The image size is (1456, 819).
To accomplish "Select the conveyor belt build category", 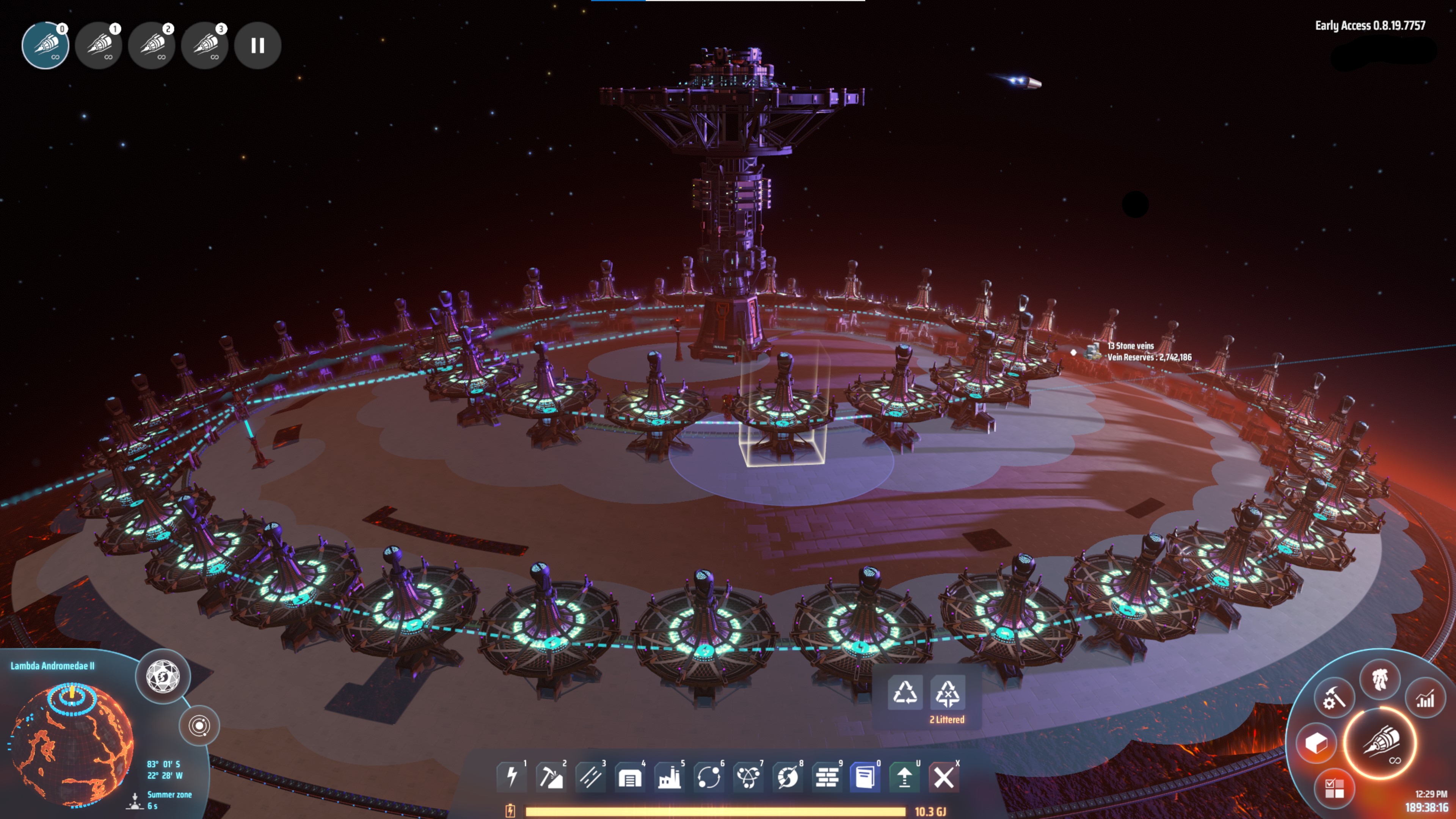I will click(591, 777).
